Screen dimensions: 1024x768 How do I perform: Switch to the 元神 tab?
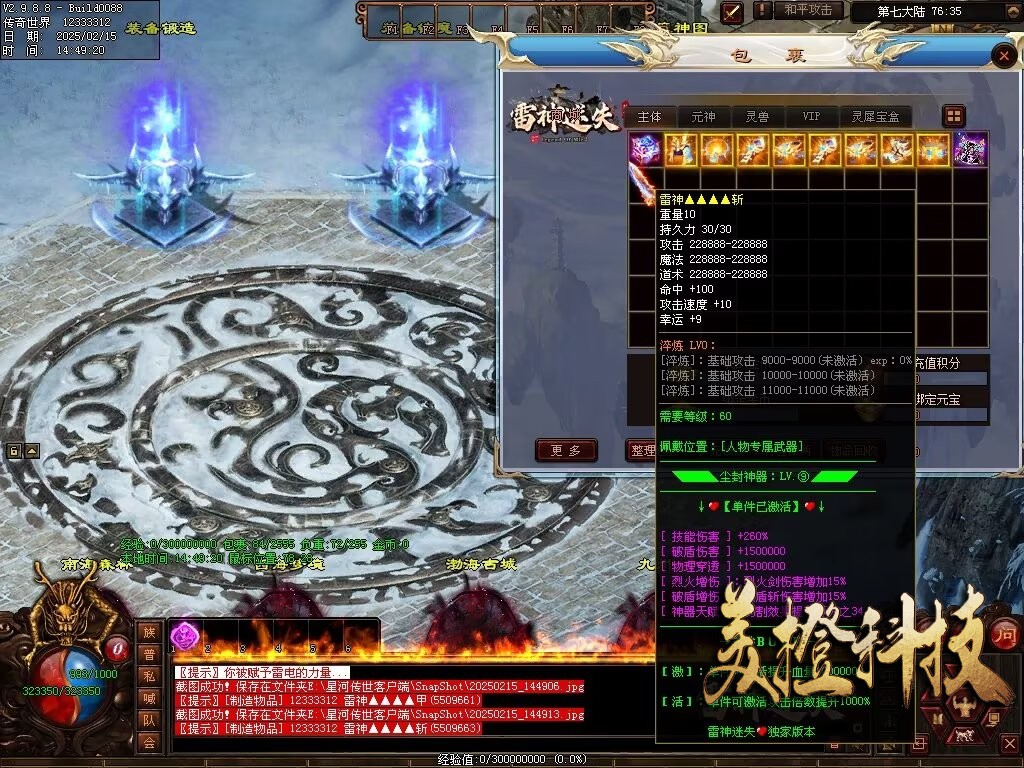point(703,117)
